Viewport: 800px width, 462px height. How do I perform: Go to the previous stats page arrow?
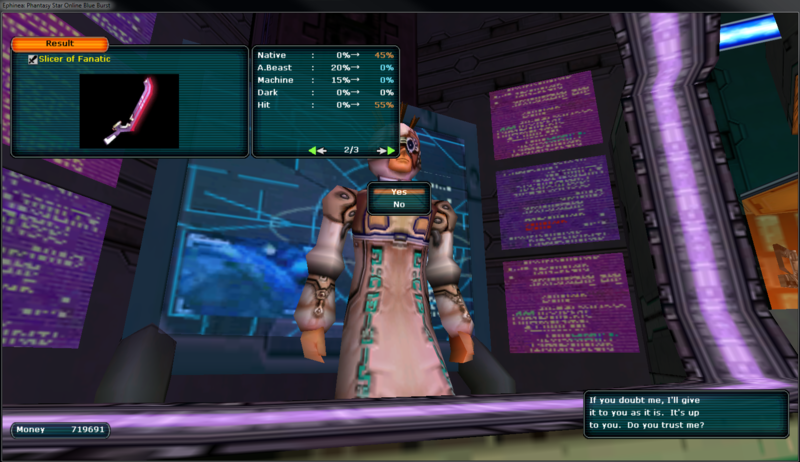point(318,150)
